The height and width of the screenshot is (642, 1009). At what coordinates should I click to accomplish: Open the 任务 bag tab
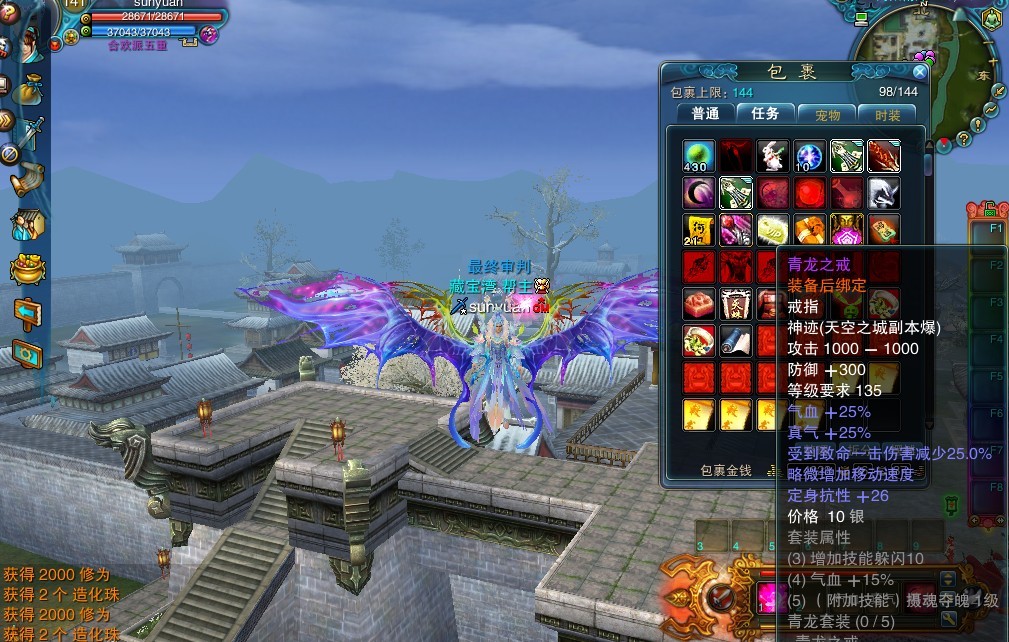click(766, 114)
